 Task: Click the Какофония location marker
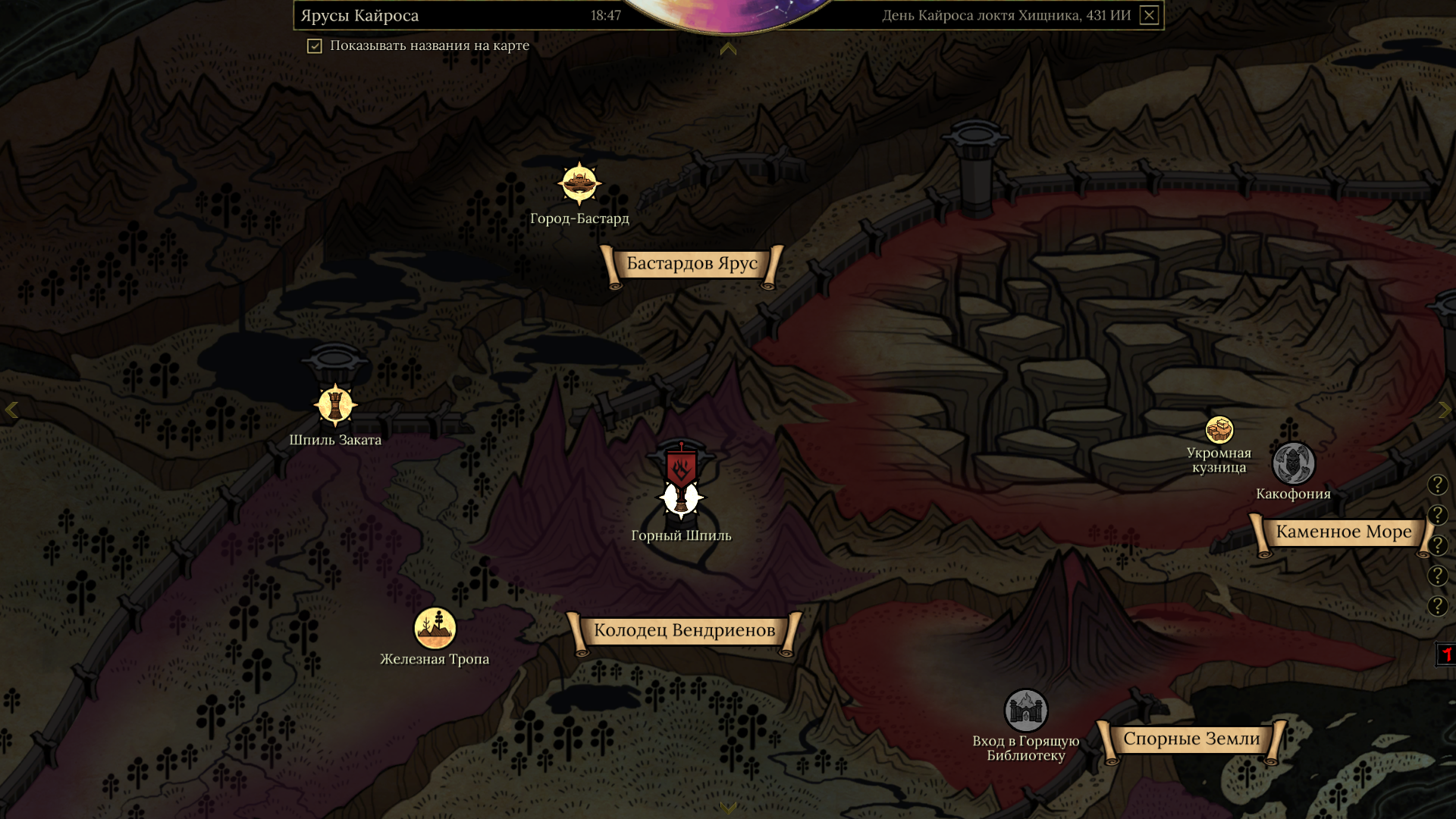1293,463
